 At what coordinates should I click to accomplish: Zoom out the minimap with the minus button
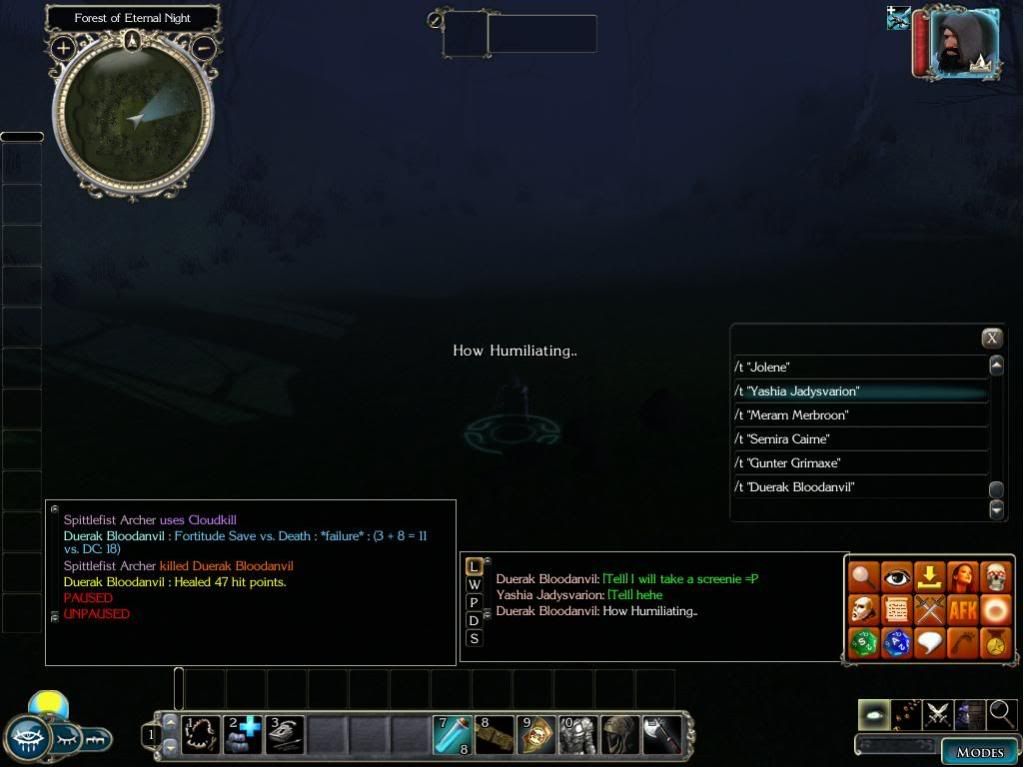point(203,47)
